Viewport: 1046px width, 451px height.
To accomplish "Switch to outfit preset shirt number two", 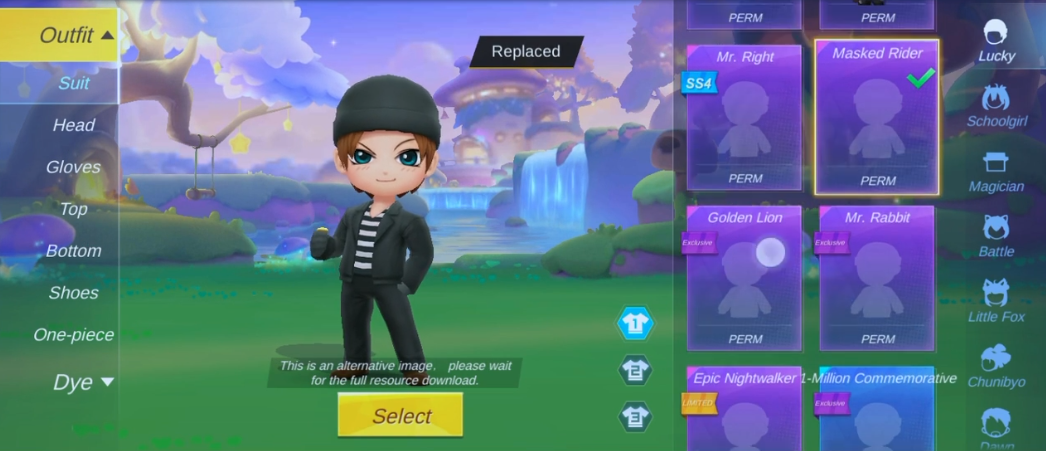I will (x=635, y=370).
